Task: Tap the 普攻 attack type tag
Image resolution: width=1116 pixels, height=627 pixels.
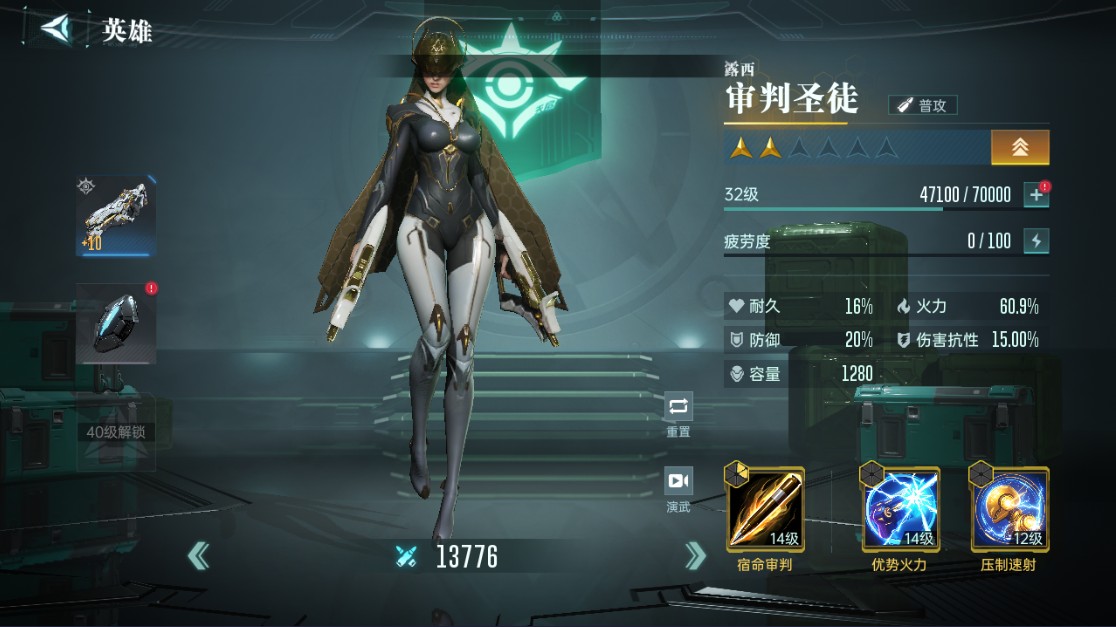Action: [923, 105]
